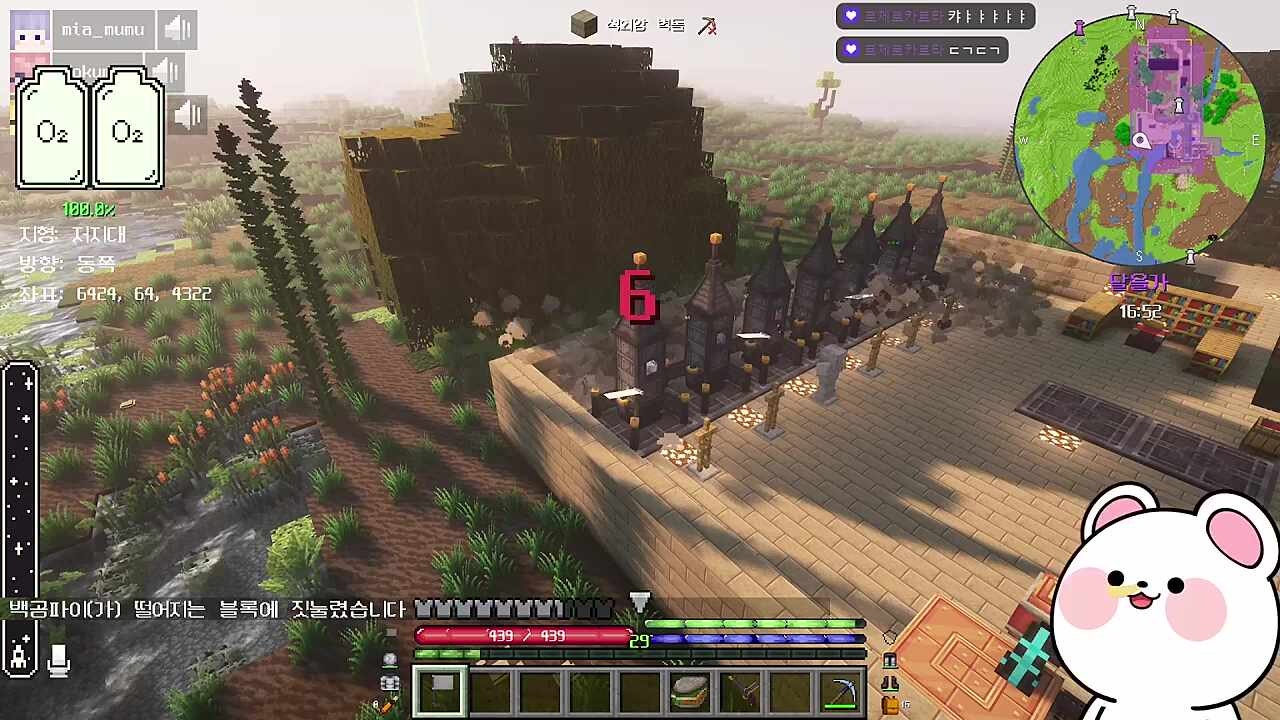
Task: Open the circular minimap
Action: click(1139, 140)
